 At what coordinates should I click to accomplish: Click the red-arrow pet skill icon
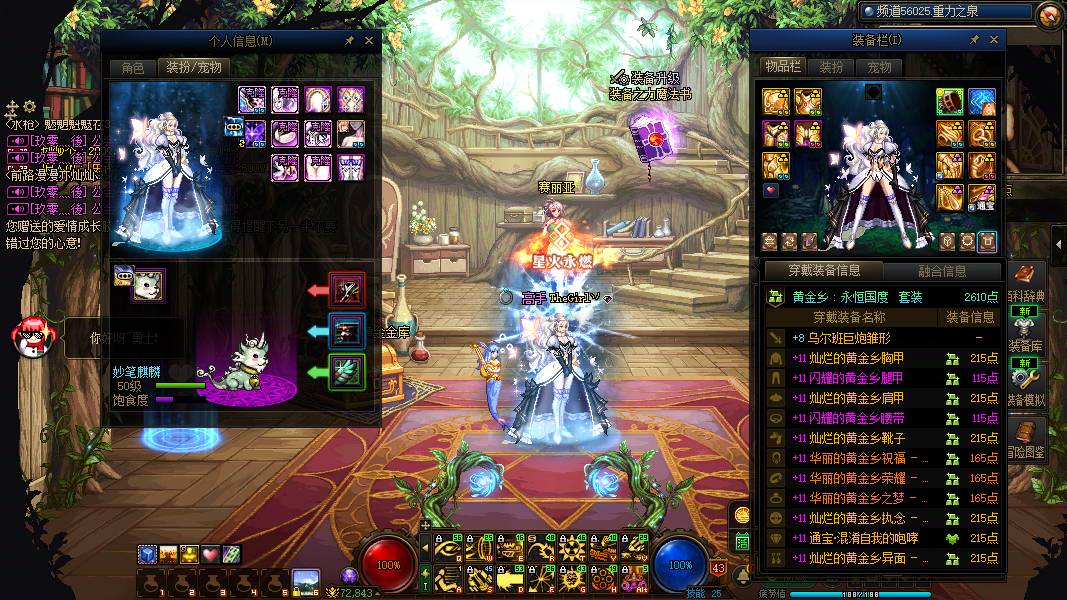[x=348, y=290]
